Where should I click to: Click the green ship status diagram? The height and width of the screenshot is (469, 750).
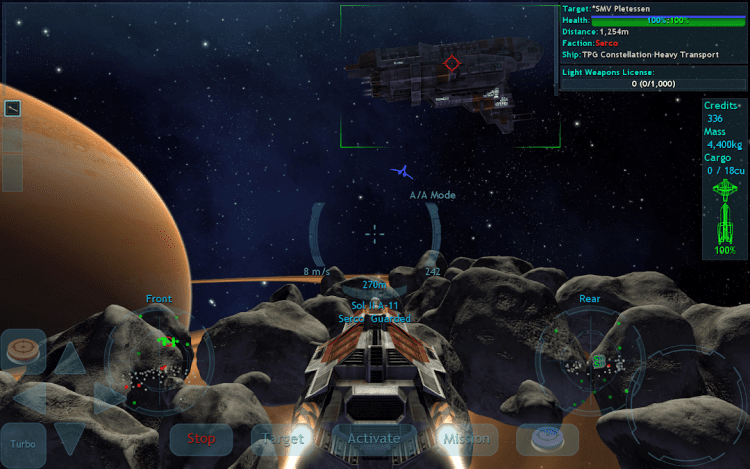click(726, 210)
